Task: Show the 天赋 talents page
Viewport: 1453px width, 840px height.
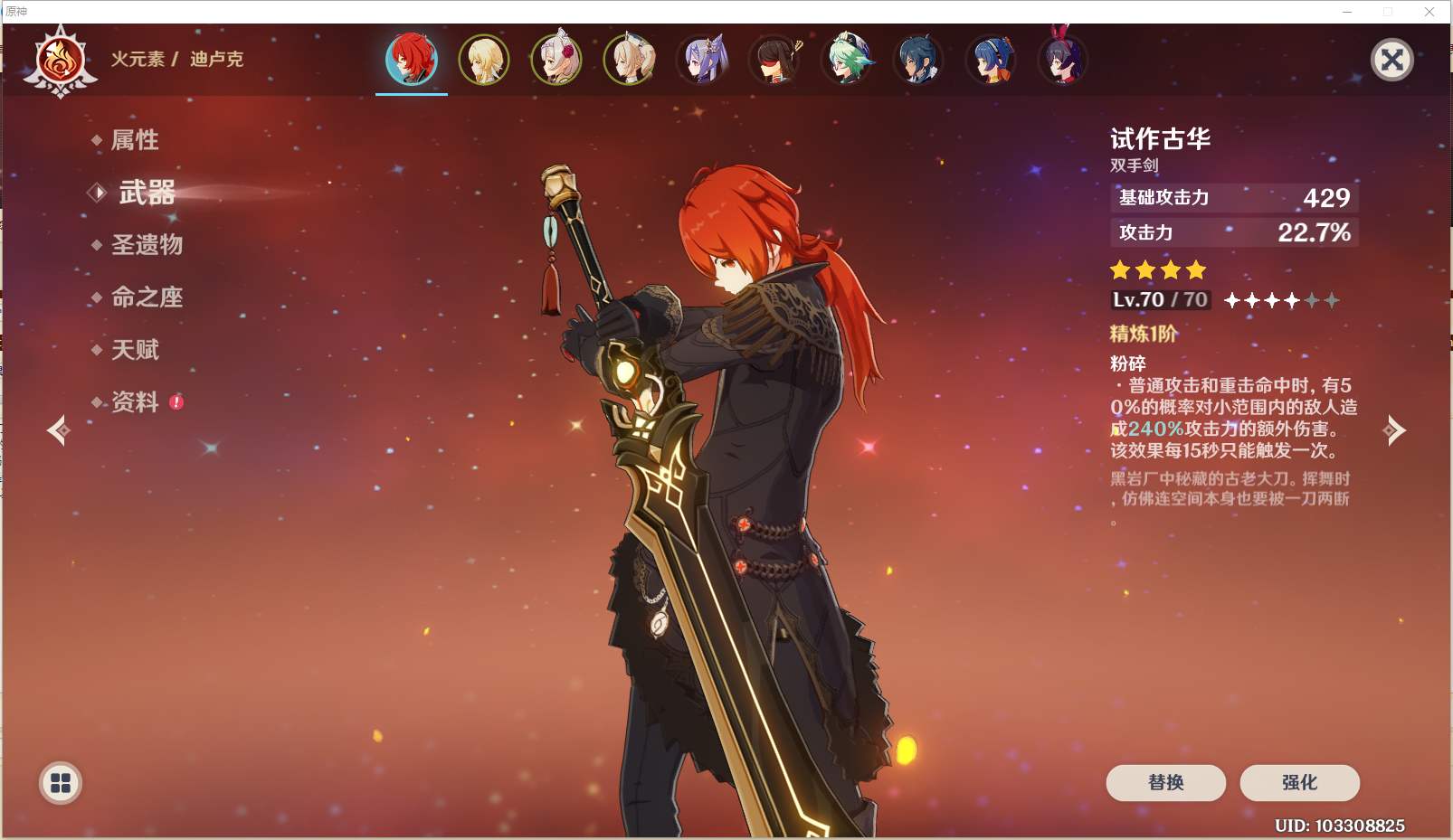Action: coord(135,350)
